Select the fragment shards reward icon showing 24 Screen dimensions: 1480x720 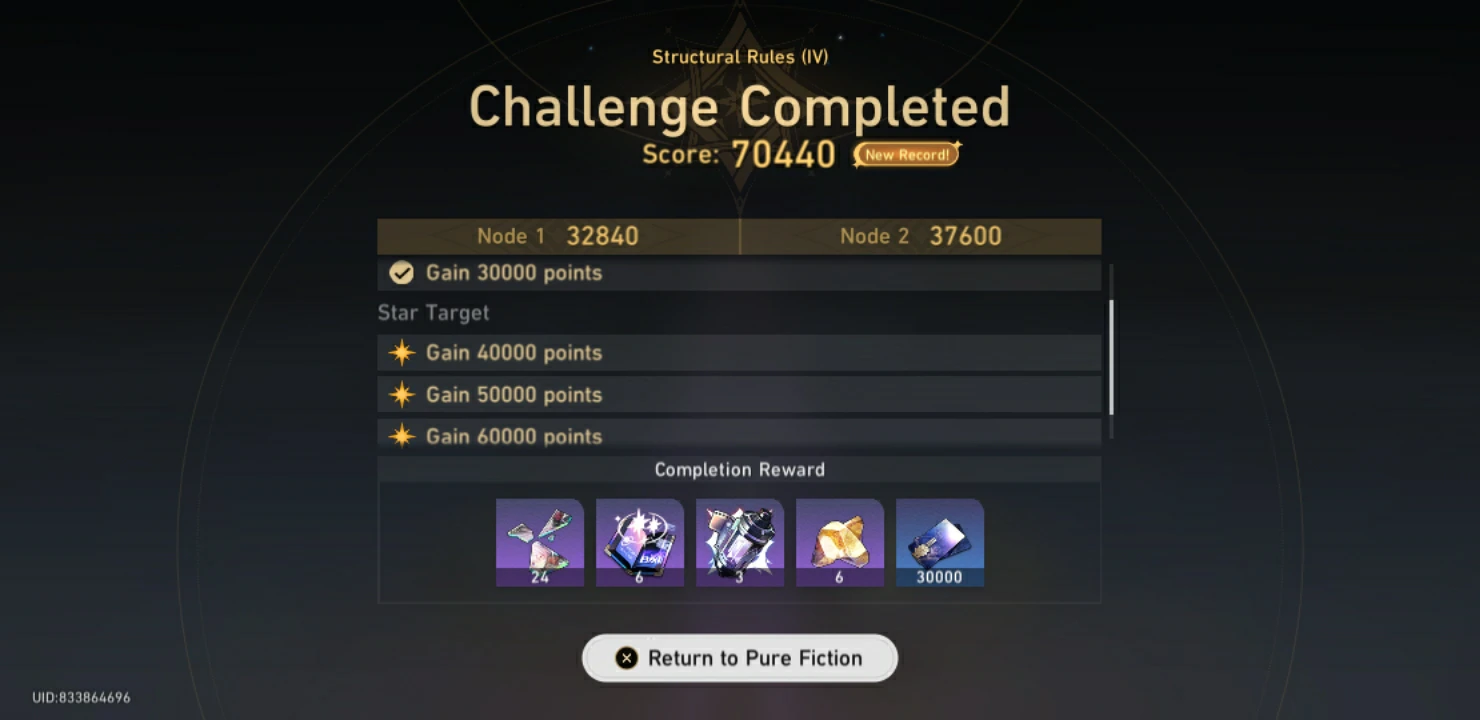(x=540, y=541)
